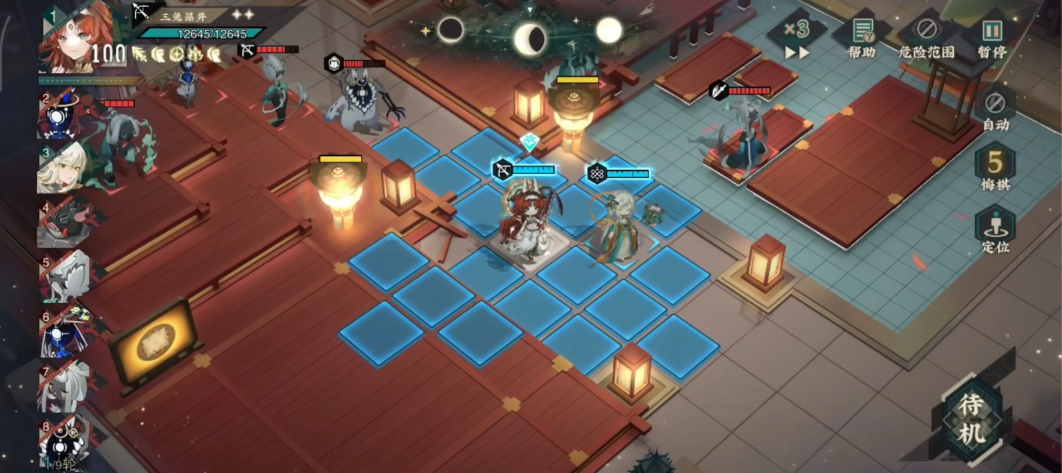Select the blonde character portrait numbered 3
This screenshot has height=473, width=1062.
(65, 168)
